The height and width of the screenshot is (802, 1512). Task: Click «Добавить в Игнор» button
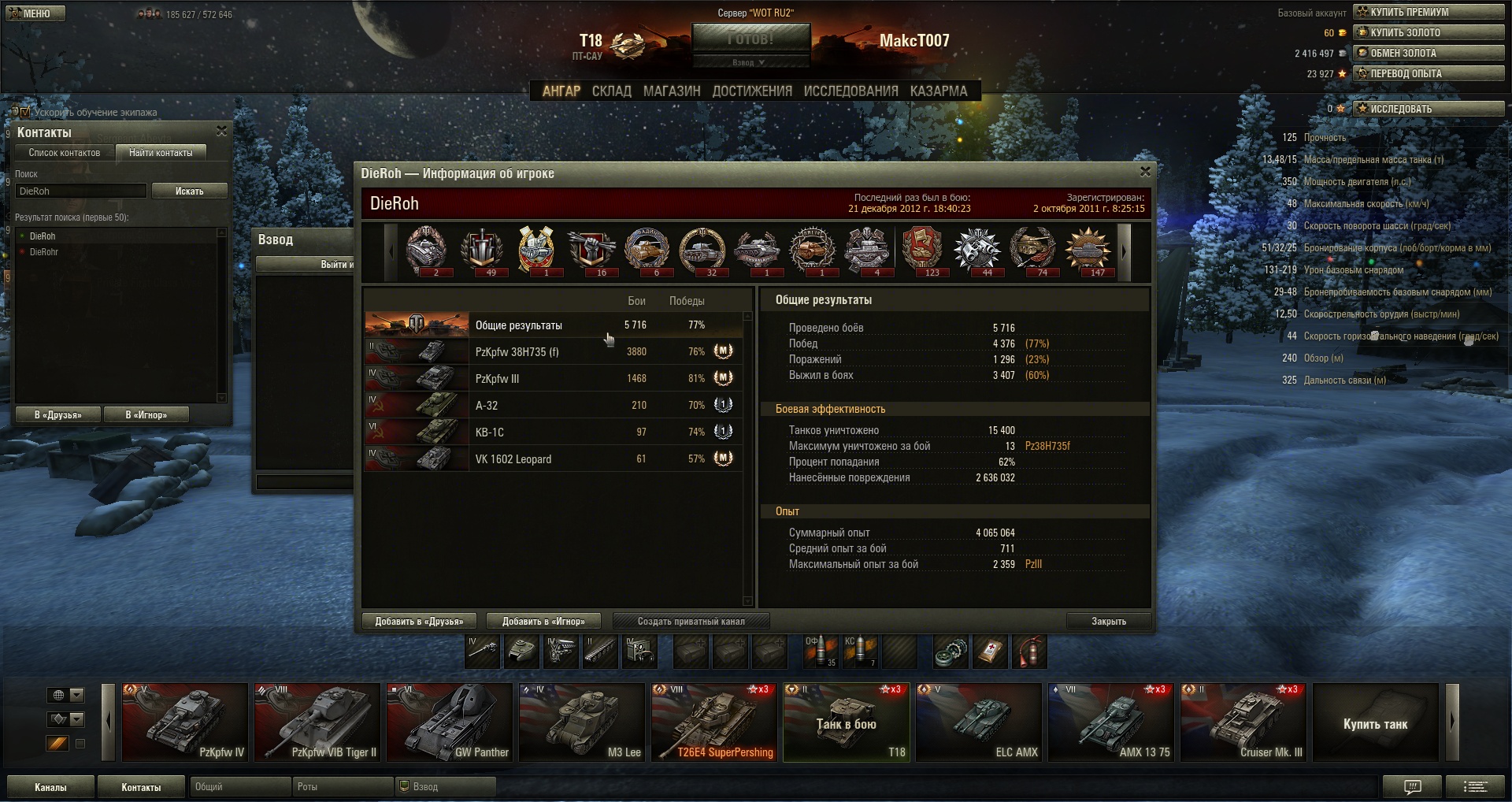click(x=543, y=622)
